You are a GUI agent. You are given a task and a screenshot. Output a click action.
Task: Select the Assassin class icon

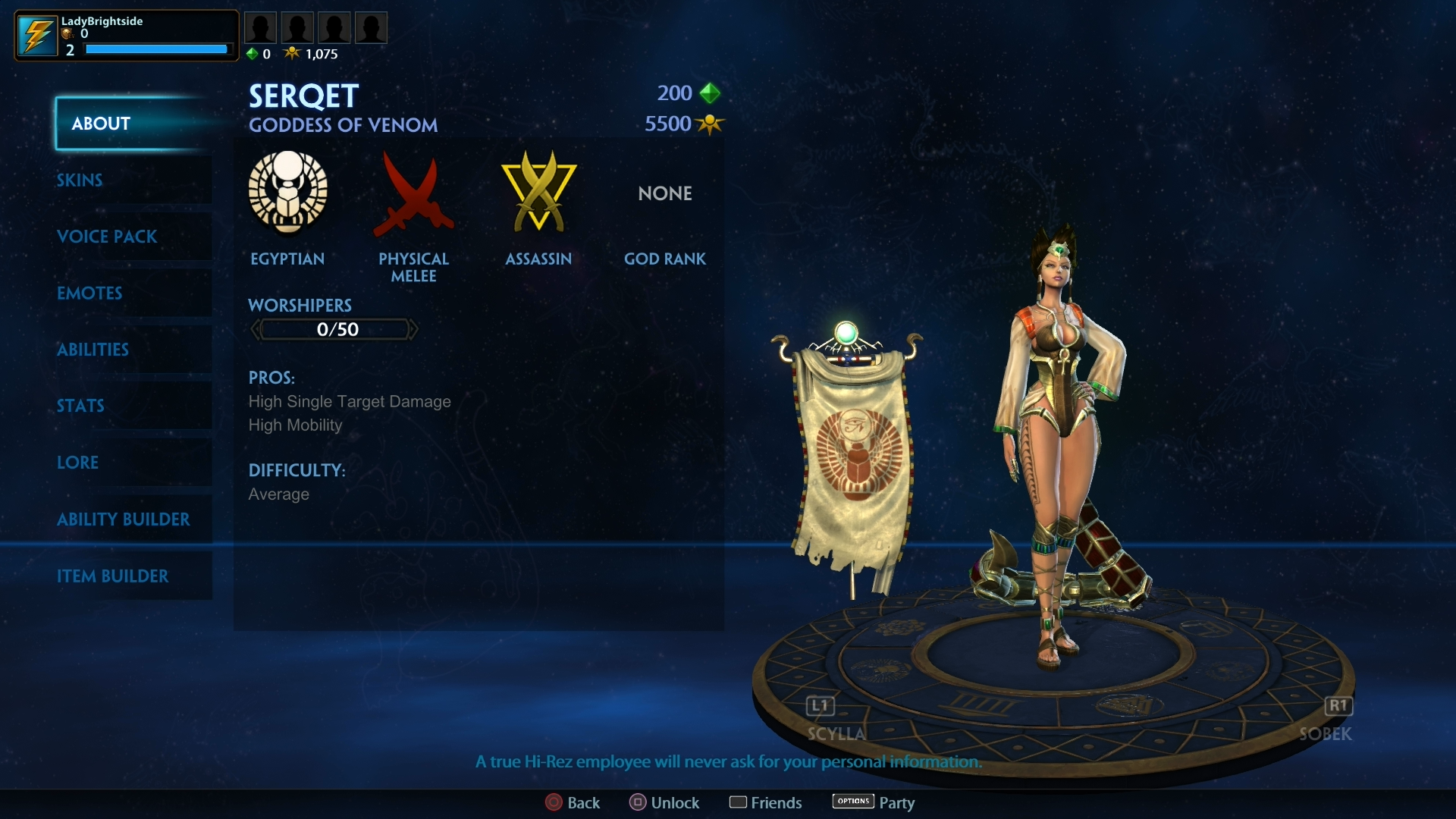[x=538, y=193]
